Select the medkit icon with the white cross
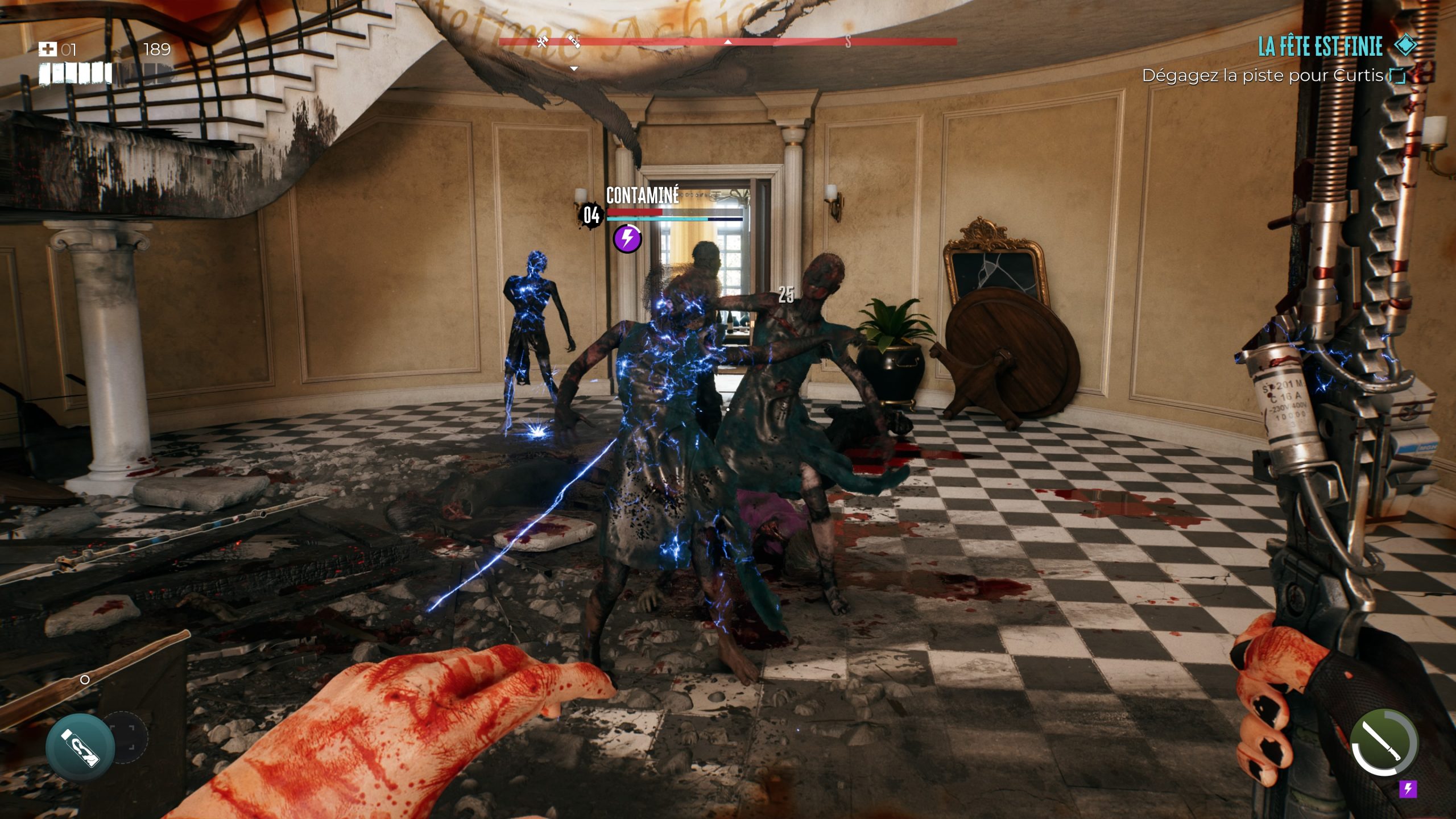 [47, 50]
